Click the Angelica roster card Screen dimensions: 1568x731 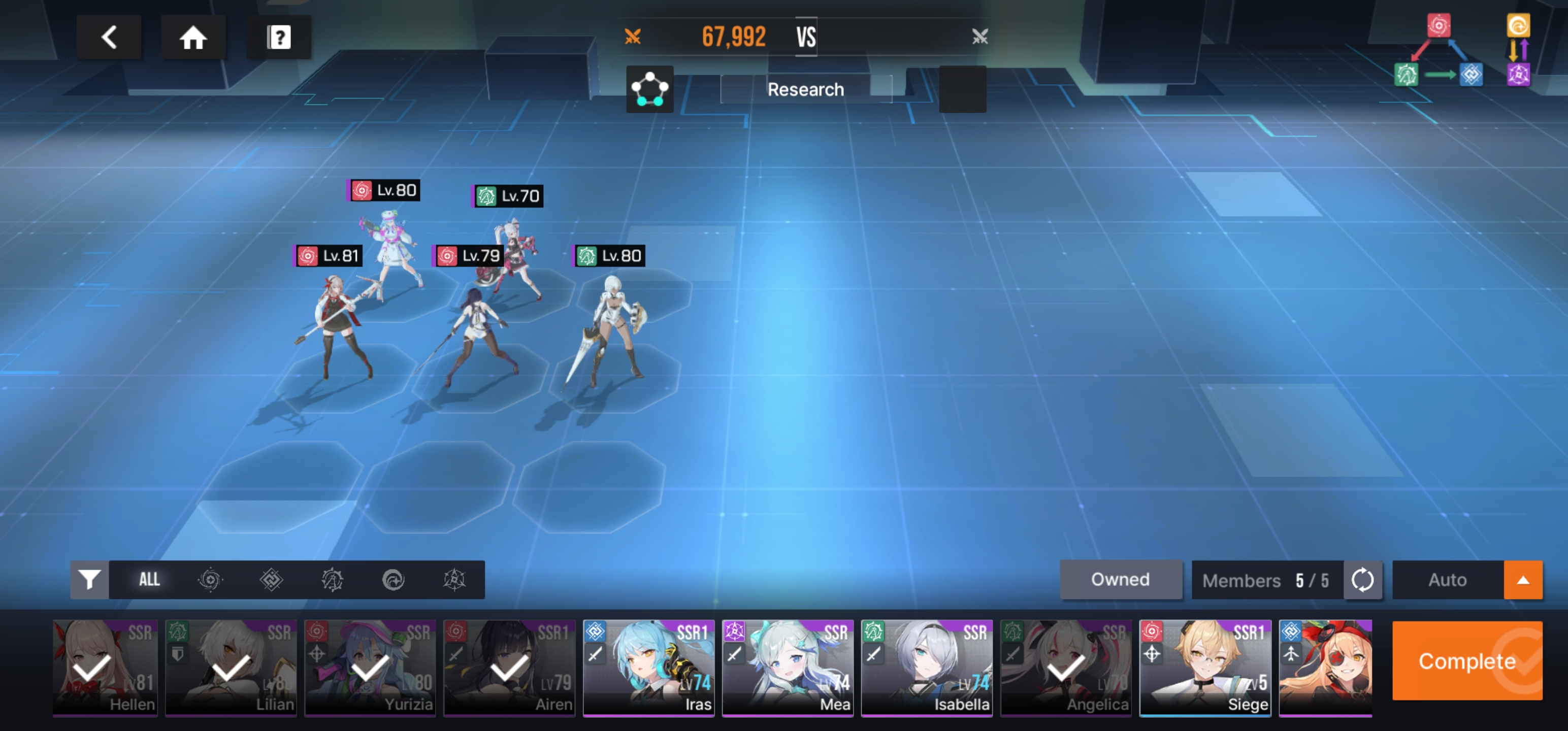pyautogui.click(x=1066, y=668)
